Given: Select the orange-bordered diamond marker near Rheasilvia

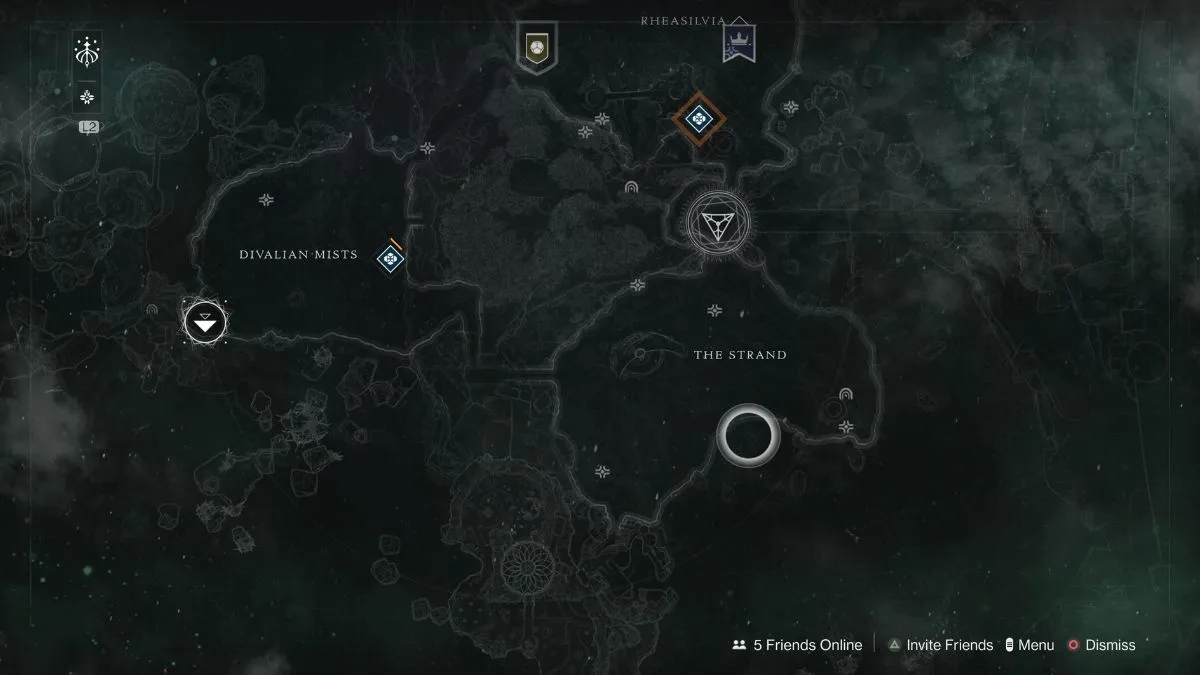Looking at the screenshot, I should 699,121.
